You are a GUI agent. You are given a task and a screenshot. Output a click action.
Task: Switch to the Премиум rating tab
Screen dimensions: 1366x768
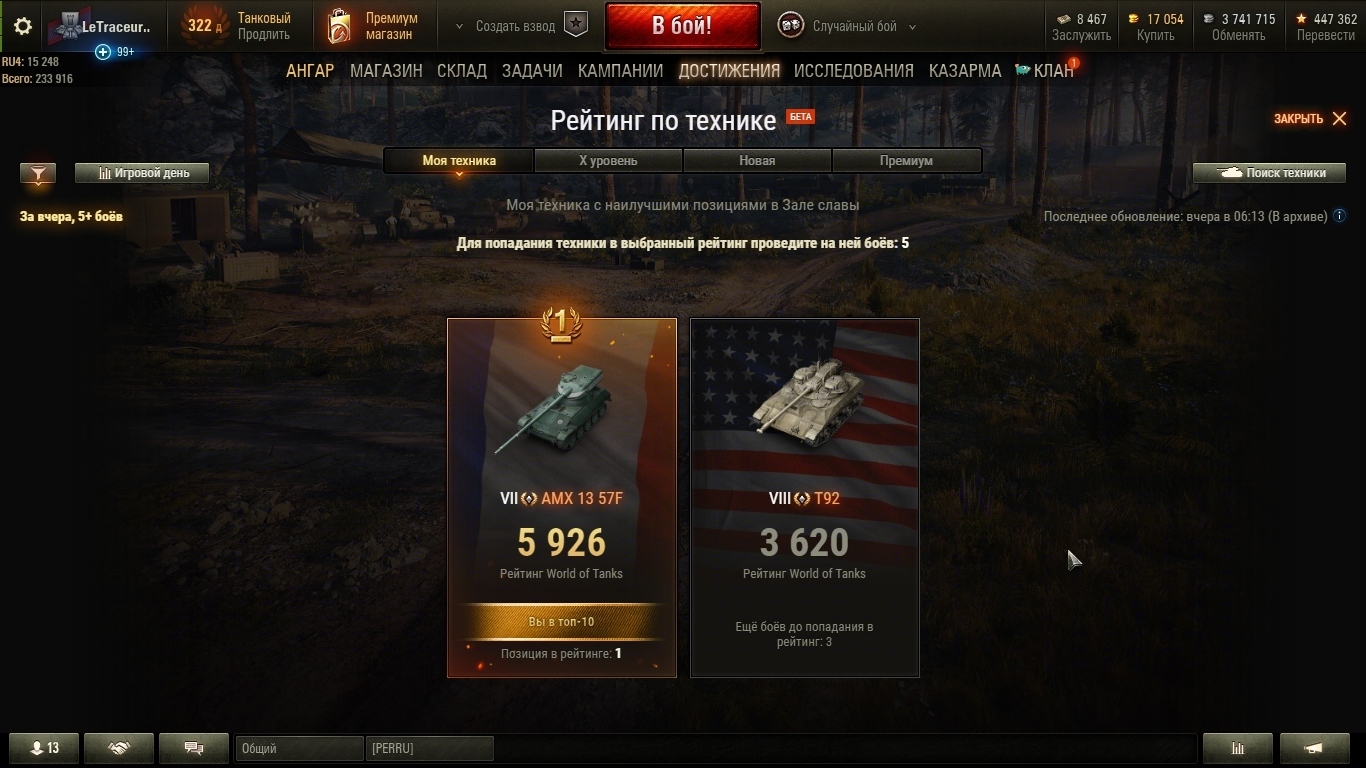[906, 160]
